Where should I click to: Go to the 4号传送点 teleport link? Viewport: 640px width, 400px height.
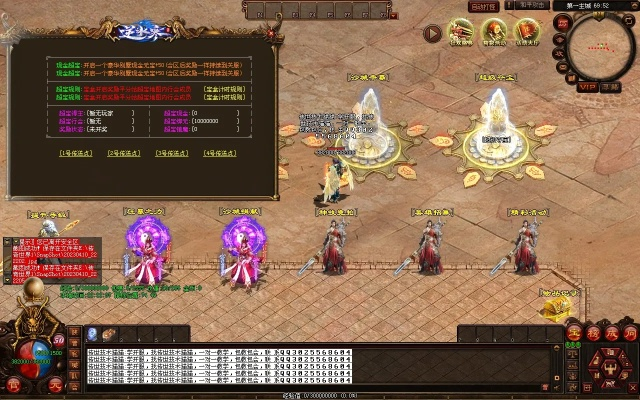pos(222,153)
